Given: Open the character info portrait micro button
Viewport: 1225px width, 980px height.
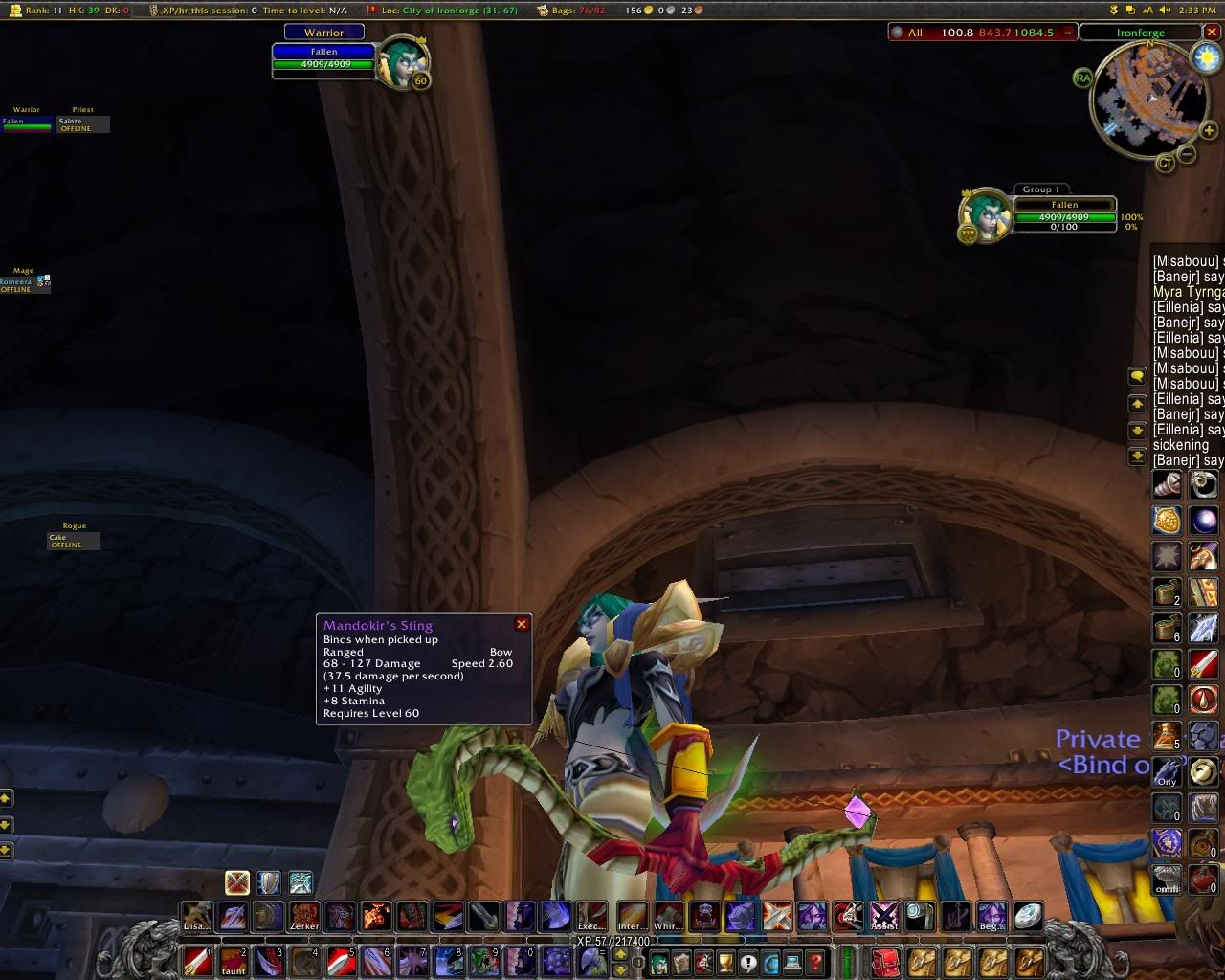Looking at the screenshot, I should (659, 963).
